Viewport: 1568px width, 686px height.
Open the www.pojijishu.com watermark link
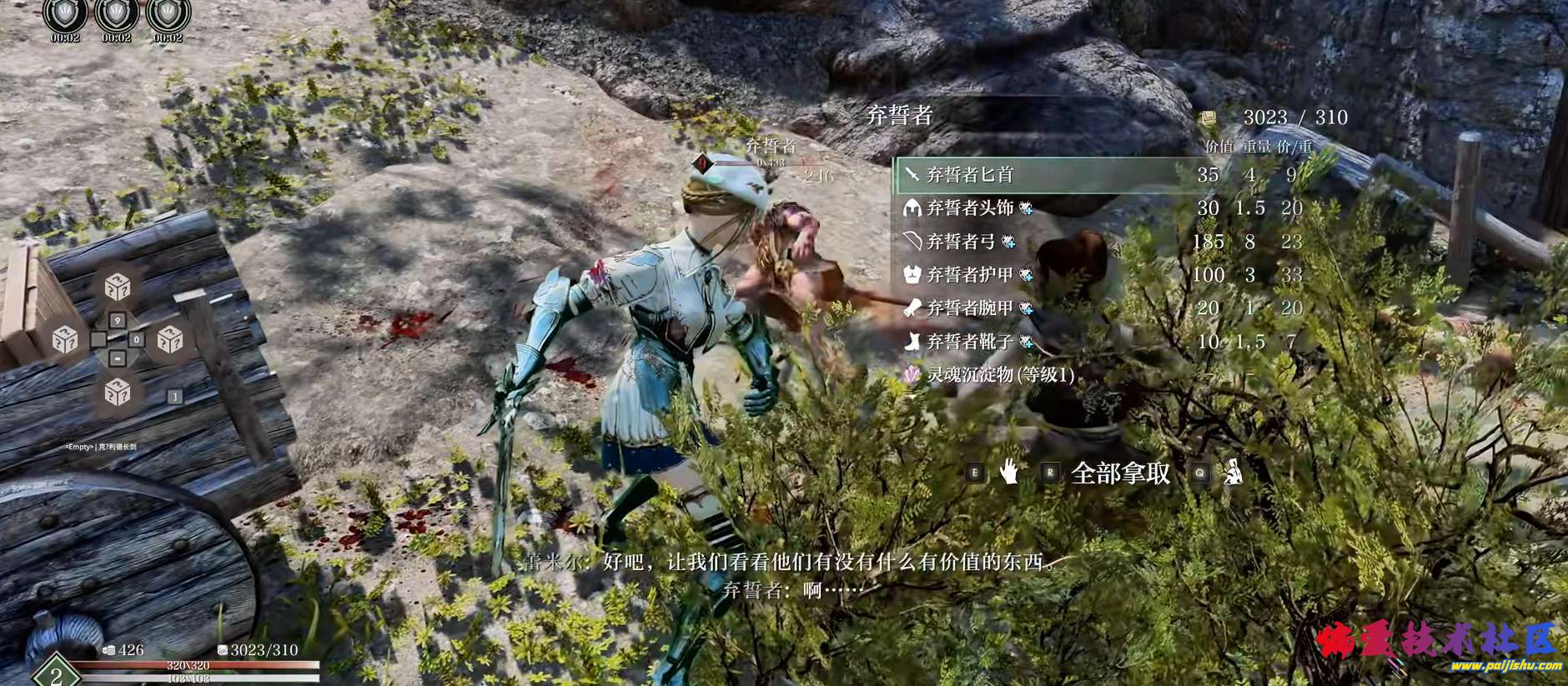point(1505,665)
